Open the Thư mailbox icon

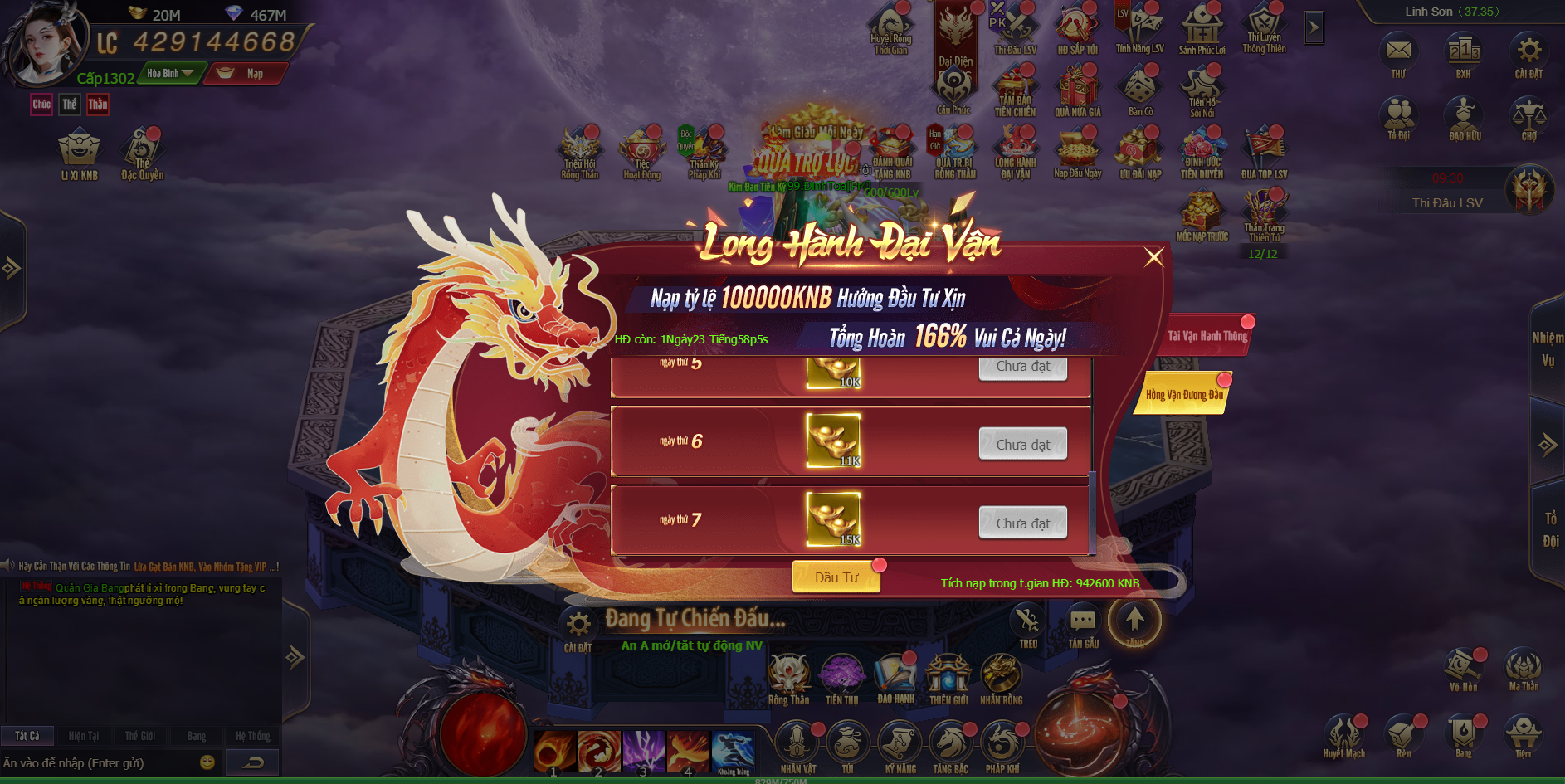[1398, 53]
